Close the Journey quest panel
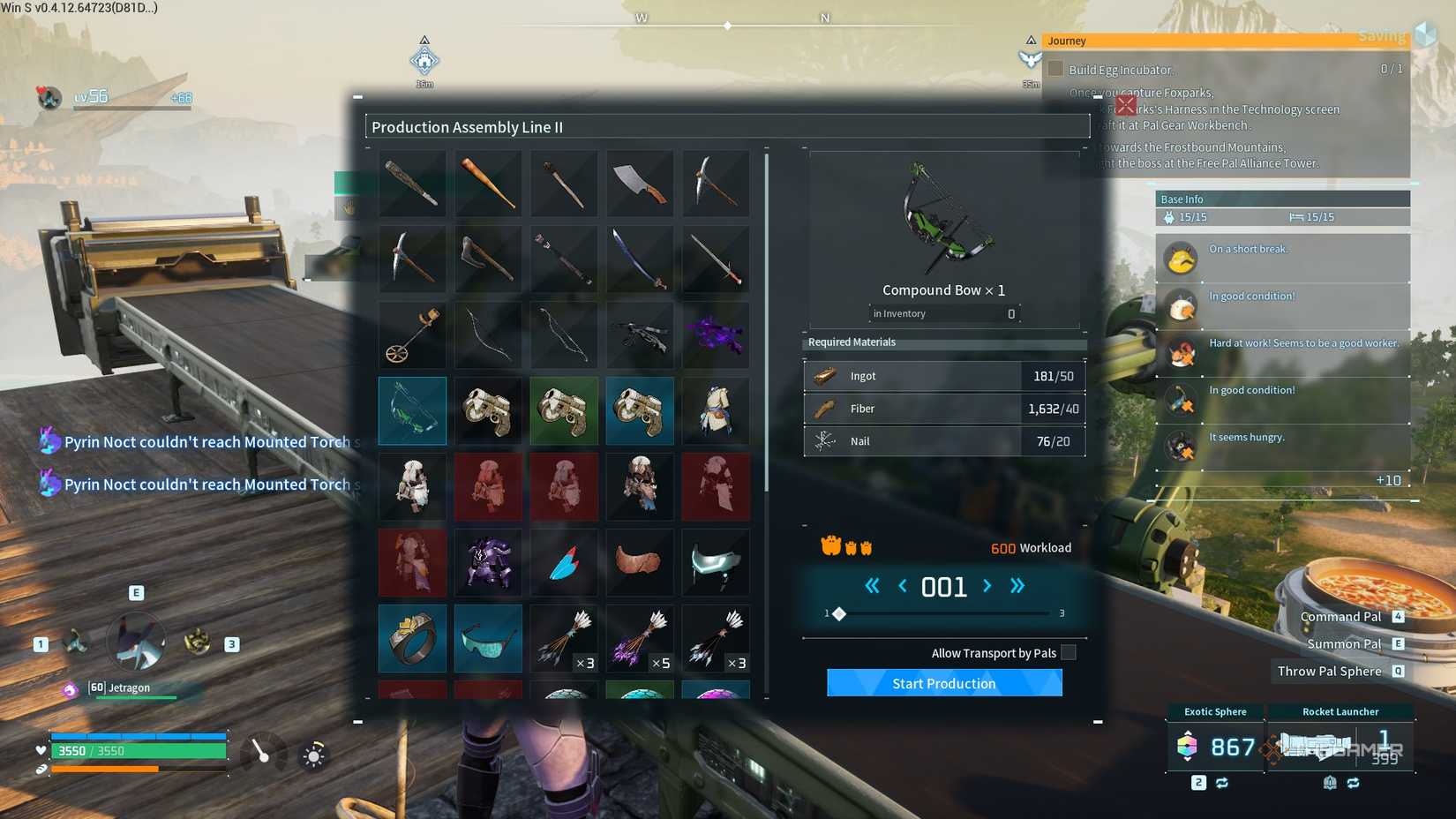The width and height of the screenshot is (1456, 819). [x=1125, y=105]
